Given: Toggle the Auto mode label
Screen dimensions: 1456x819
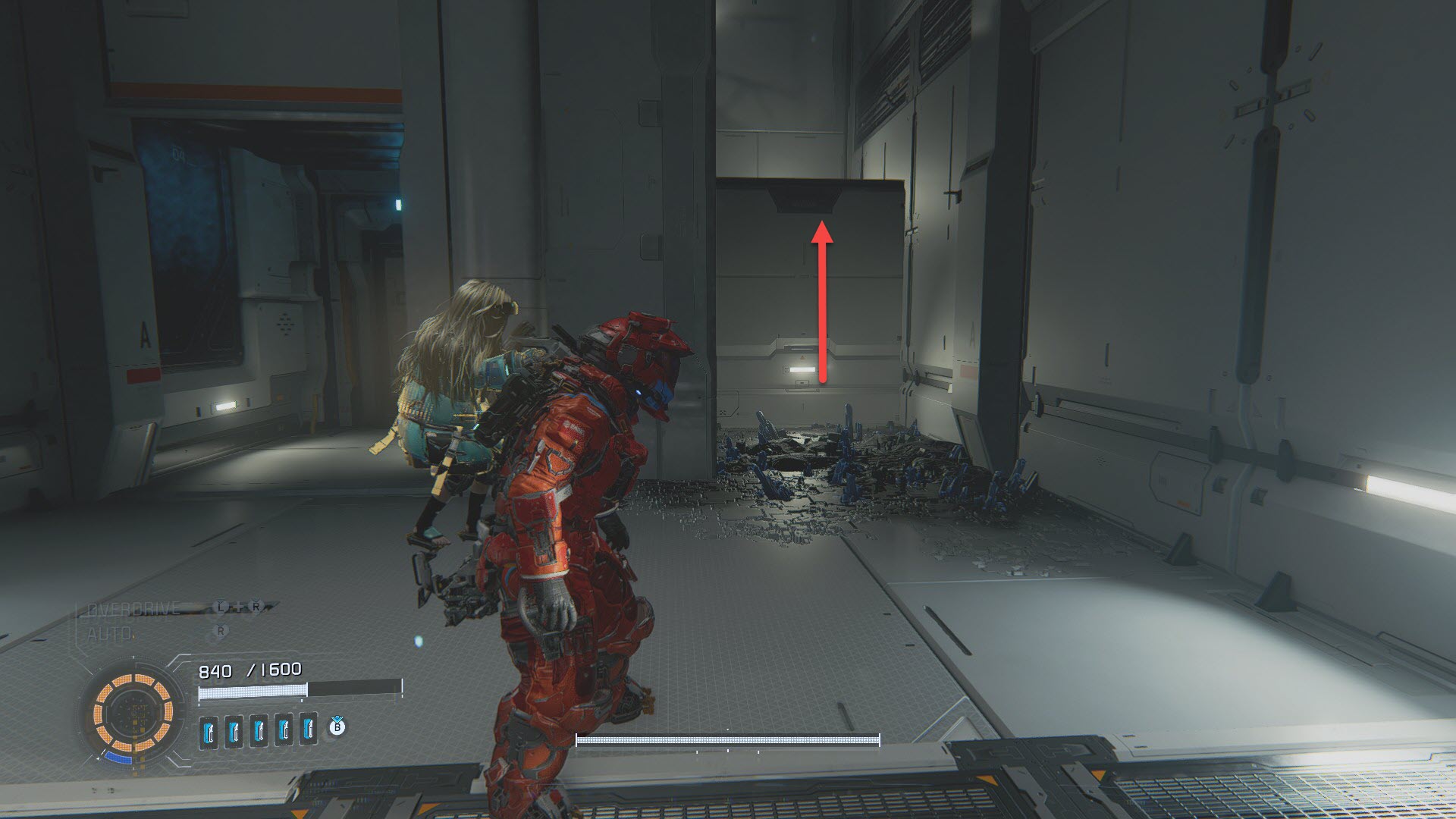Looking at the screenshot, I should (x=111, y=633).
